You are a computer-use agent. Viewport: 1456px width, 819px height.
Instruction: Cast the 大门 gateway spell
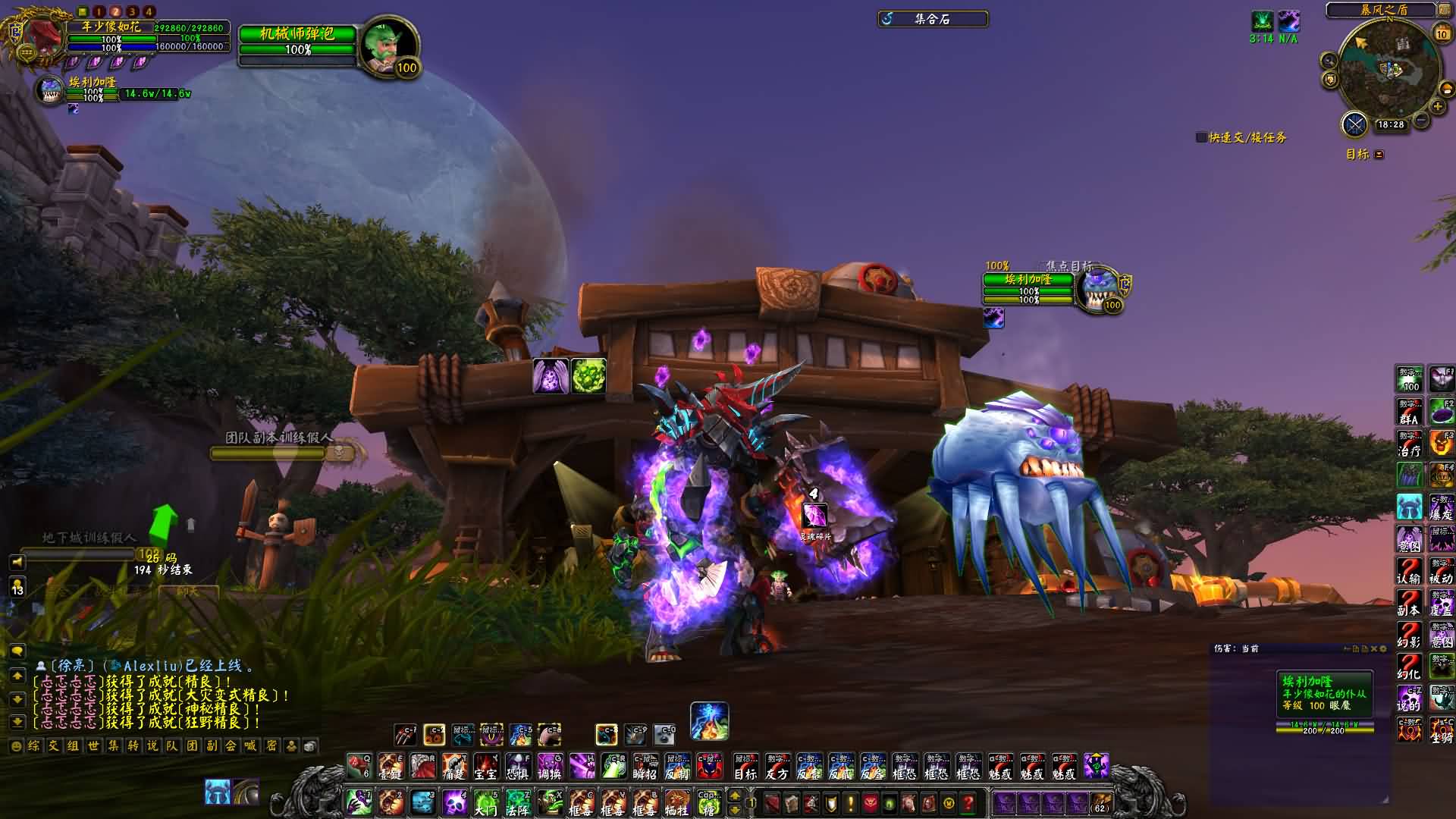click(485, 802)
